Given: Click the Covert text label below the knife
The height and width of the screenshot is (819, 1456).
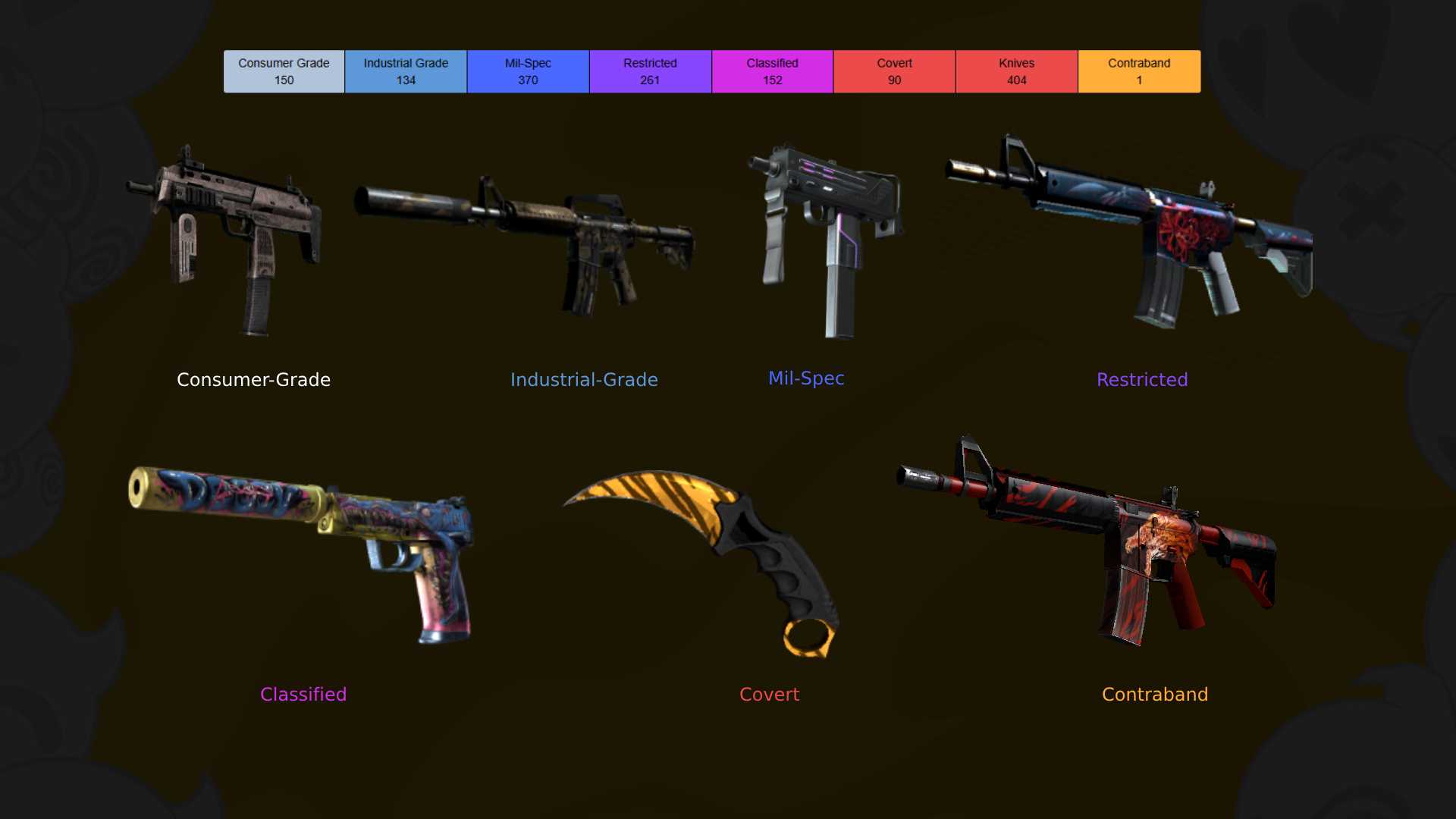Looking at the screenshot, I should click(769, 694).
